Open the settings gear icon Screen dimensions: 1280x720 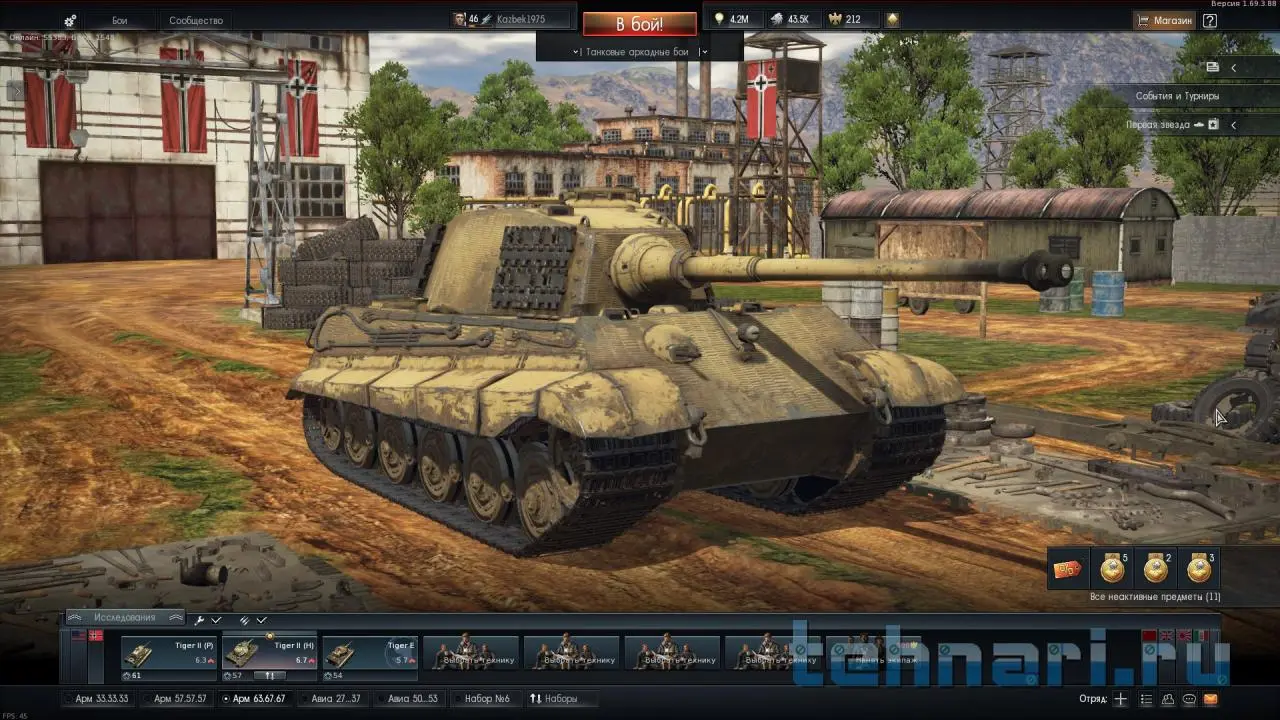(70, 21)
